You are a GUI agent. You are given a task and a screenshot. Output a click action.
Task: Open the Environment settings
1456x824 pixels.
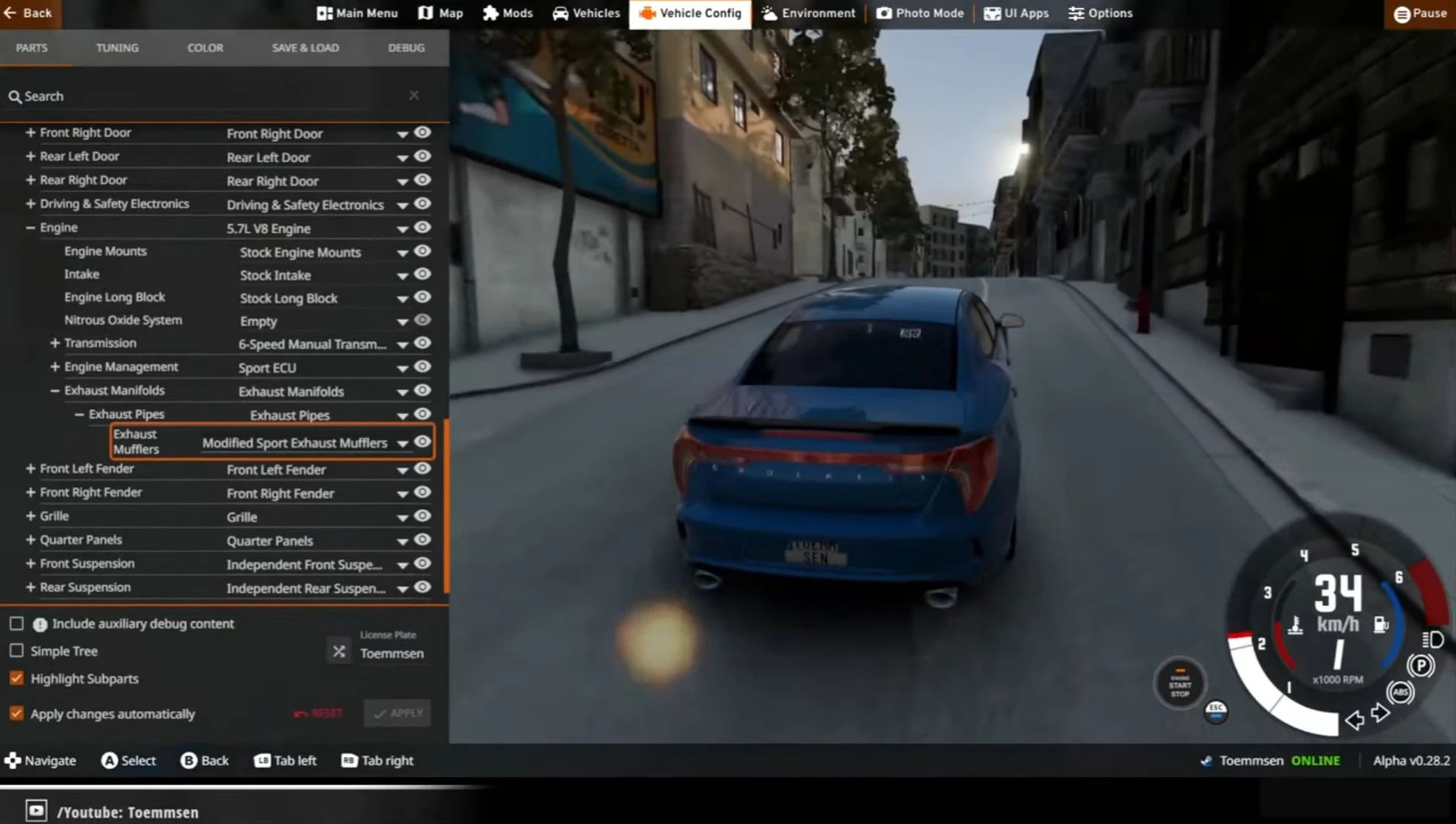tap(806, 13)
